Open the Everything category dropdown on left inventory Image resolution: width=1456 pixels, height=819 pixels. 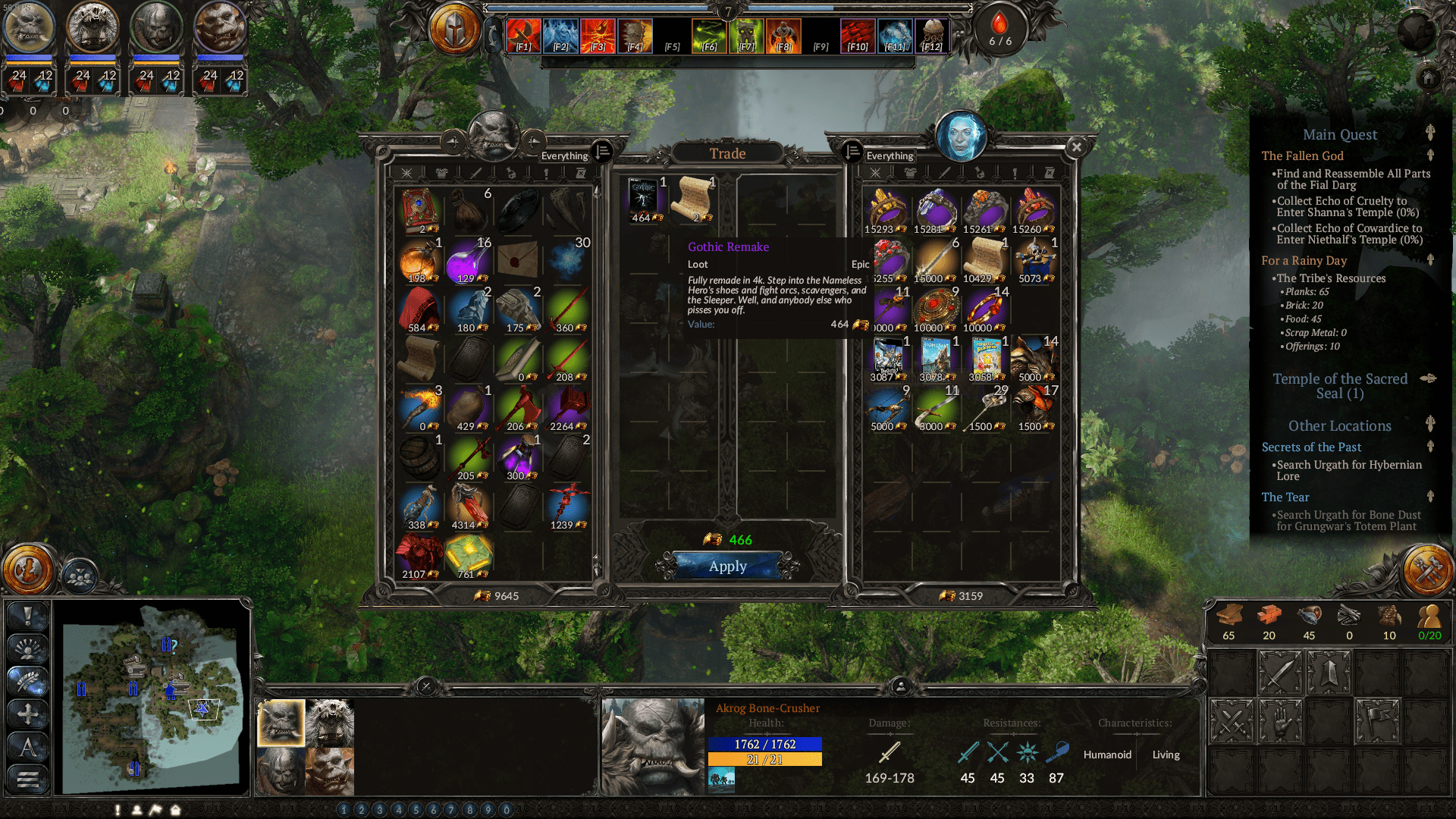coord(563,155)
